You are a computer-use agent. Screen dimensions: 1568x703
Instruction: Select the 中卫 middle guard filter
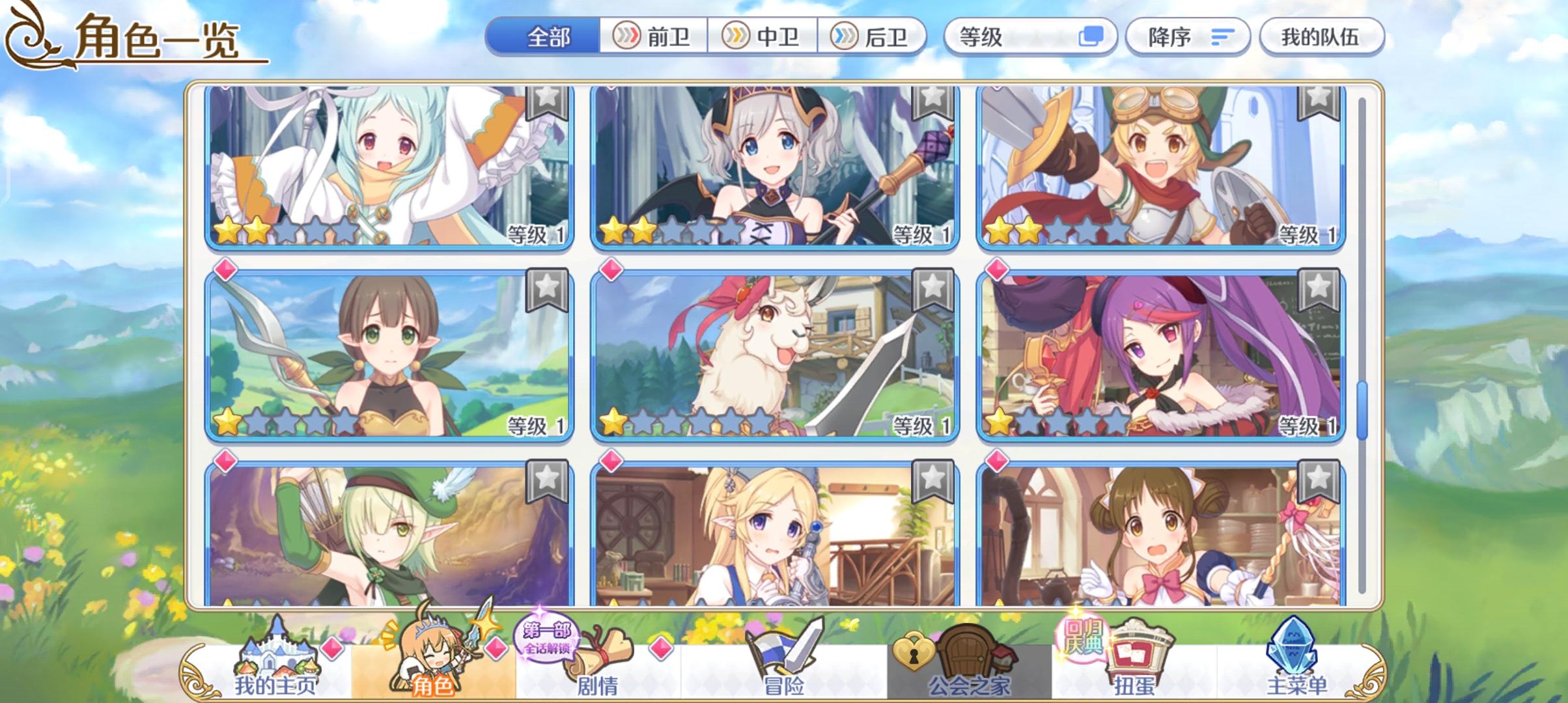point(766,37)
